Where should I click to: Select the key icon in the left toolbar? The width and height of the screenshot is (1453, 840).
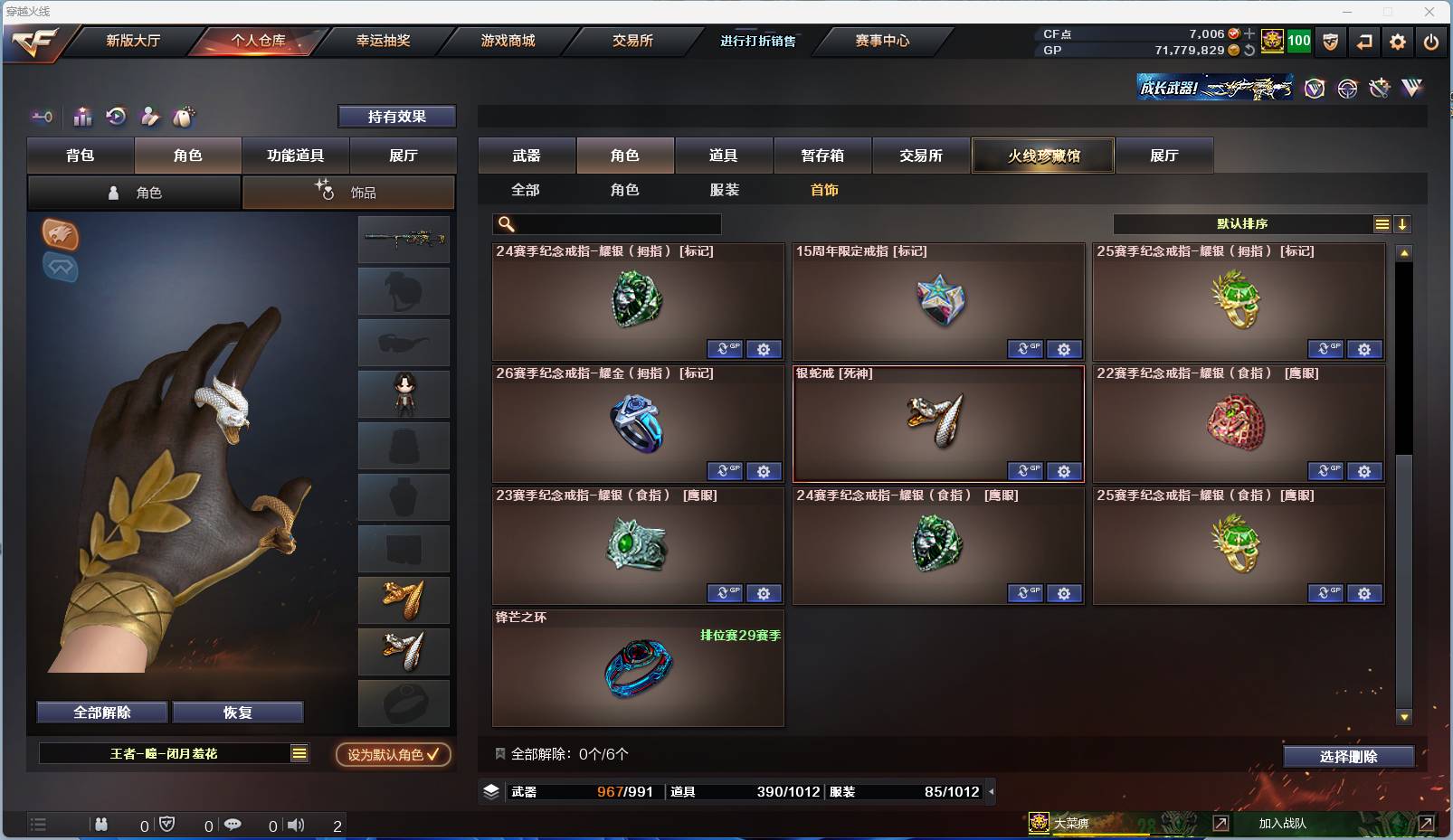coord(42,117)
